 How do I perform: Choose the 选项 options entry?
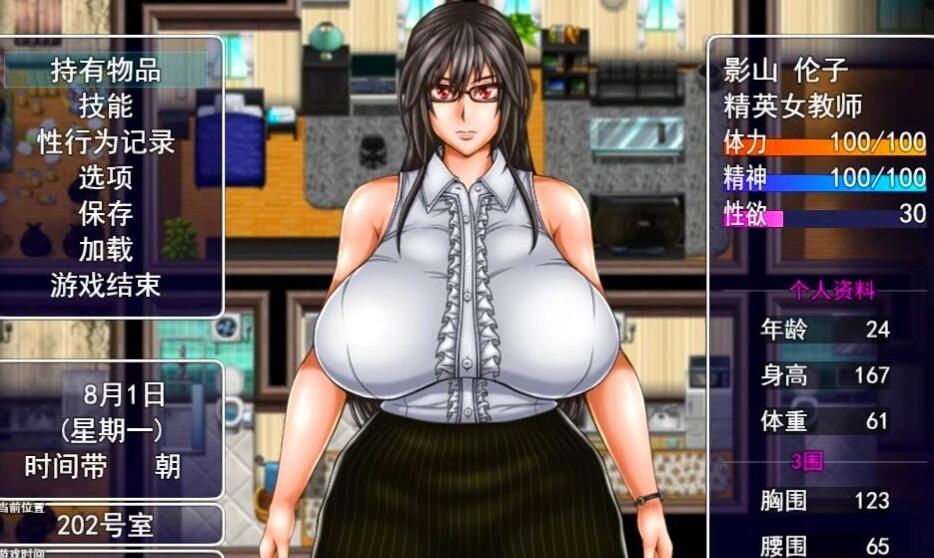click(x=106, y=178)
